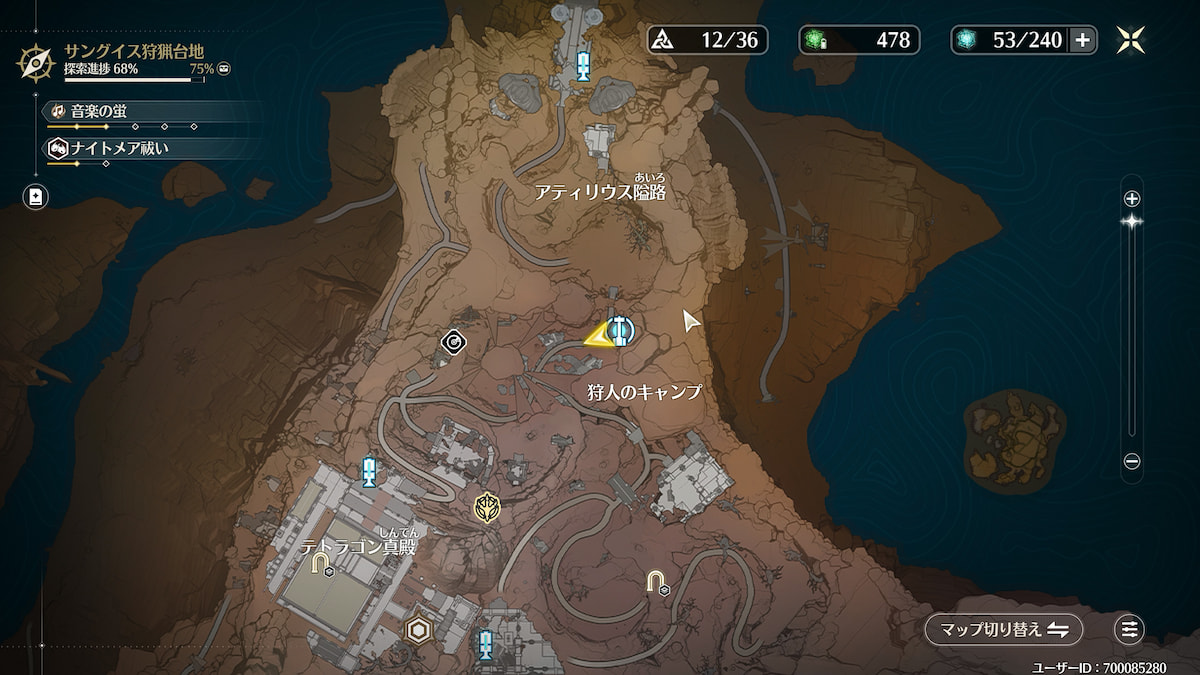Screen dimensions: 1200x675
Task: Zoom in with the map's plus button
Action: click(1132, 198)
